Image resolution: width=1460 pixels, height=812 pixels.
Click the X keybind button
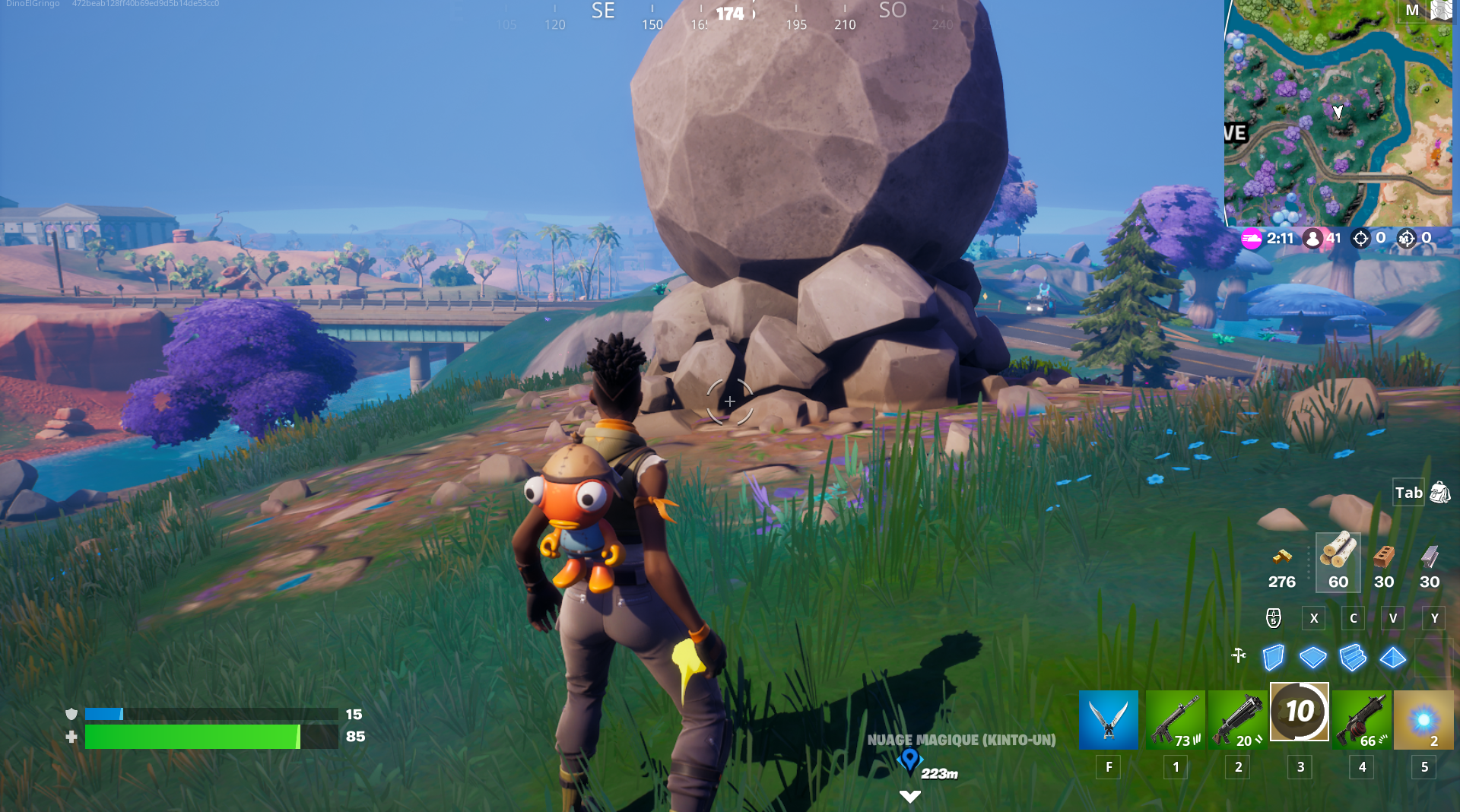click(1313, 618)
